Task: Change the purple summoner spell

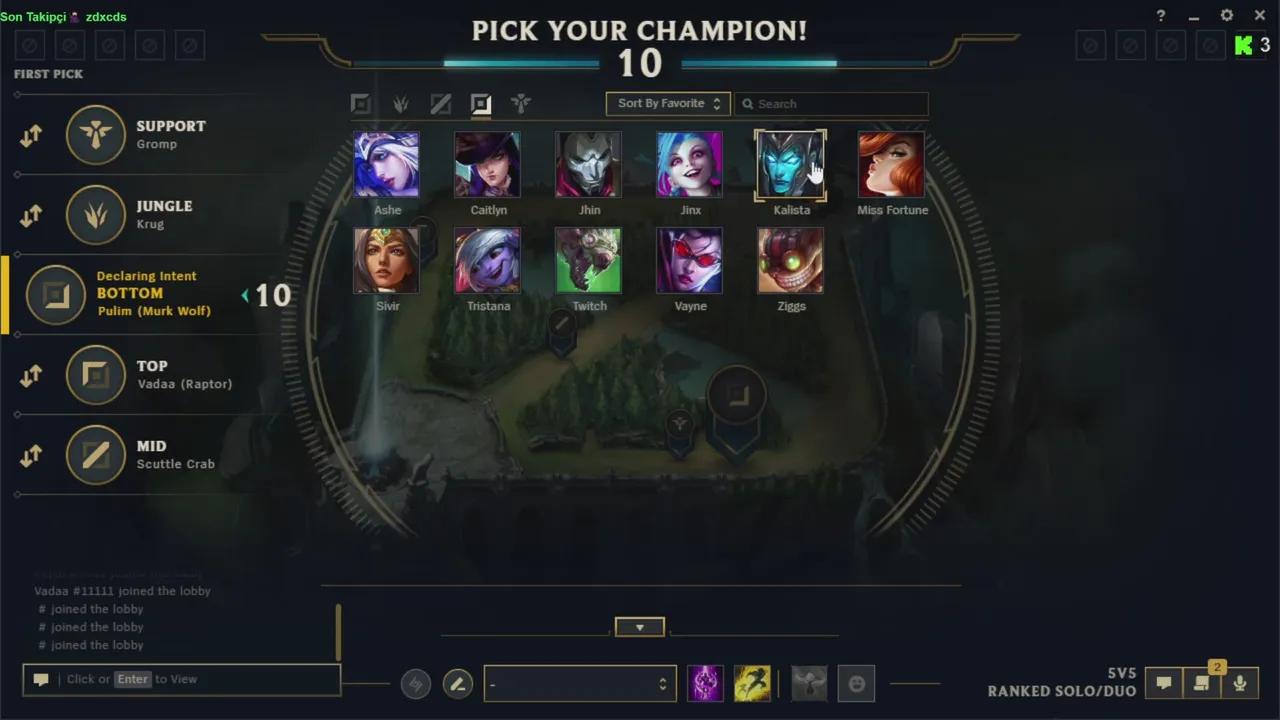Action: [705, 683]
